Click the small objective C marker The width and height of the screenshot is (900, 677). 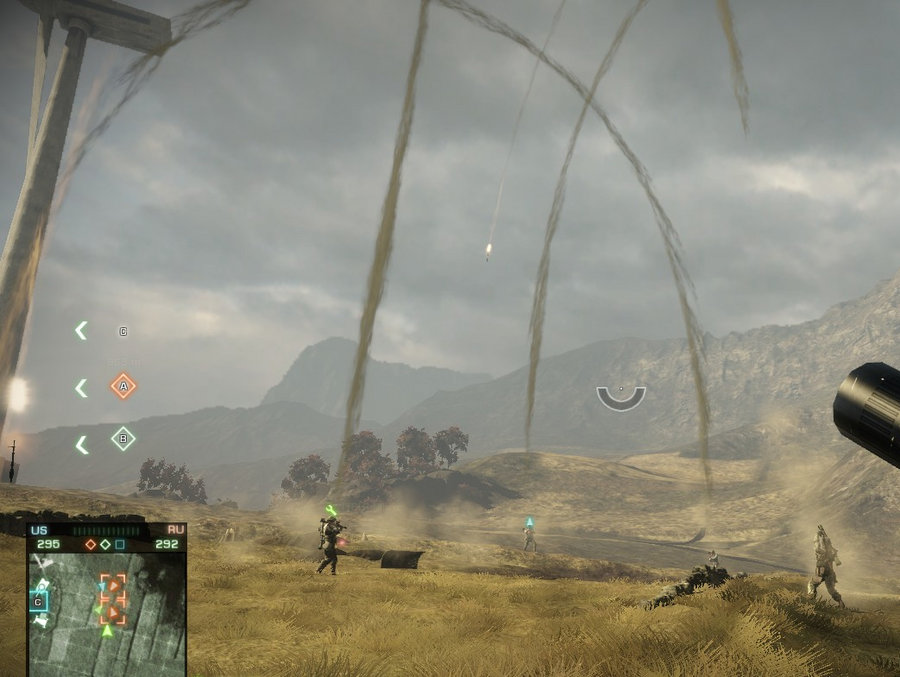123,331
